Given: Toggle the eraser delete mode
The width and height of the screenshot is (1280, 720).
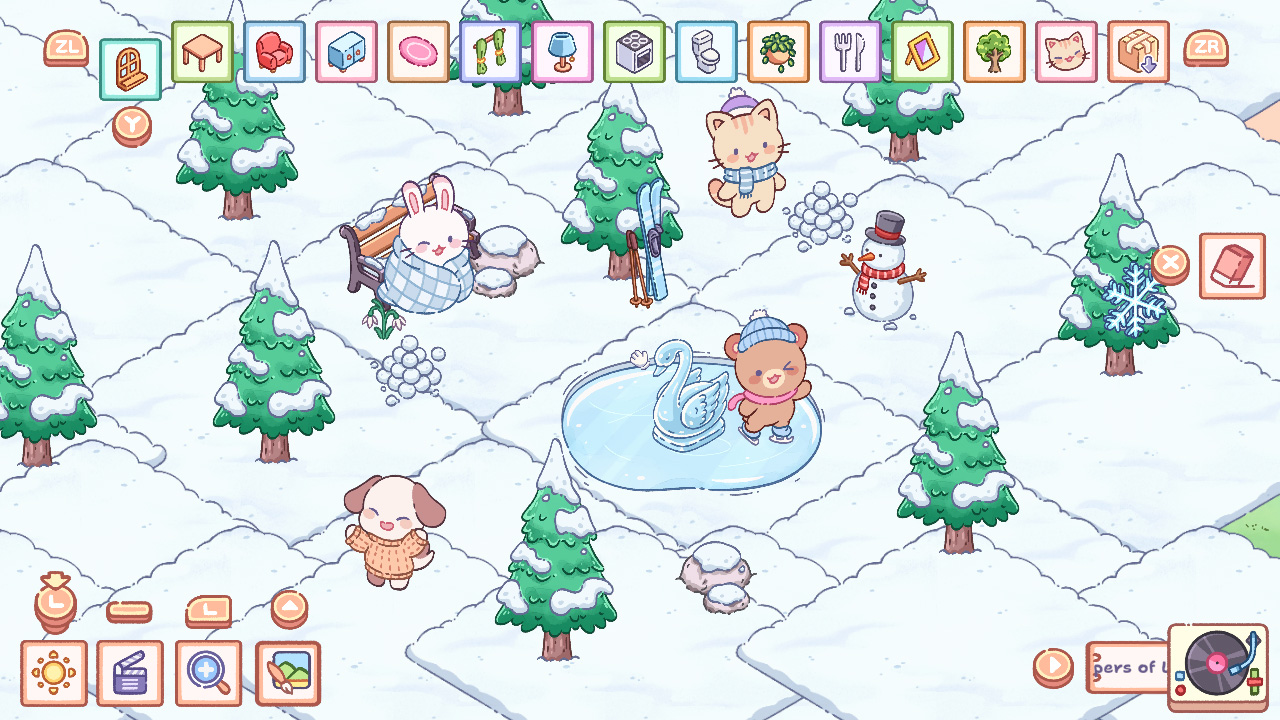Looking at the screenshot, I should coord(1232,265).
